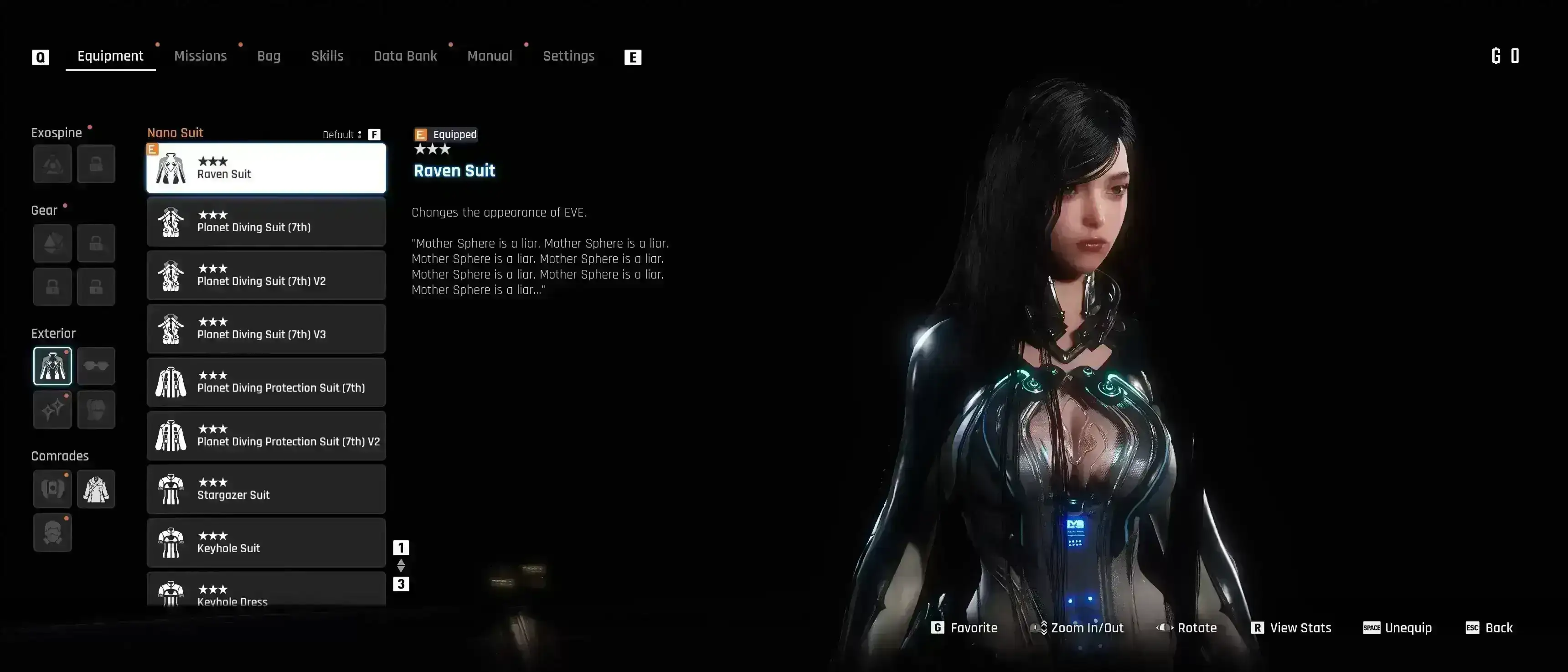Switch to the Missions tab

[x=200, y=55]
